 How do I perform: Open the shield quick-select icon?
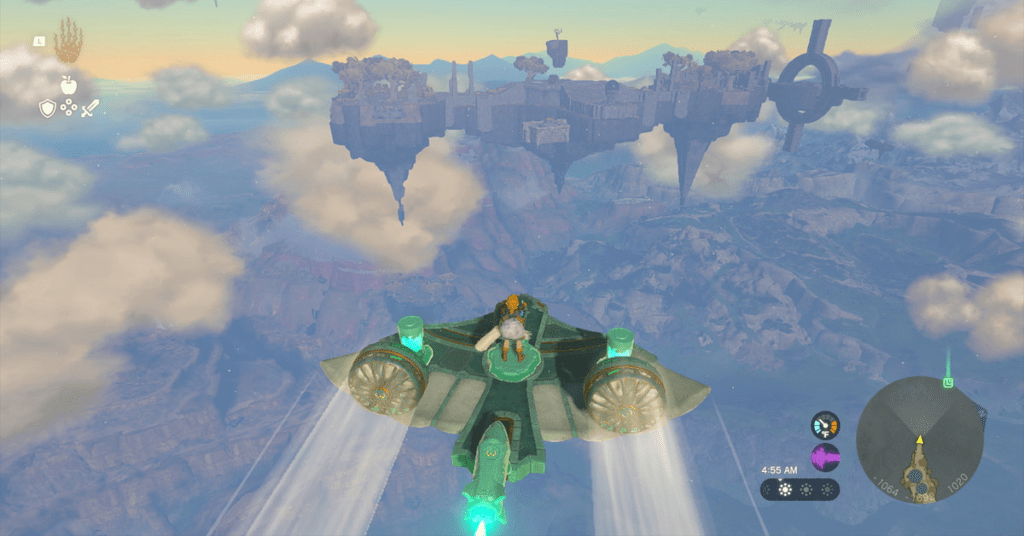tap(47, 109)
